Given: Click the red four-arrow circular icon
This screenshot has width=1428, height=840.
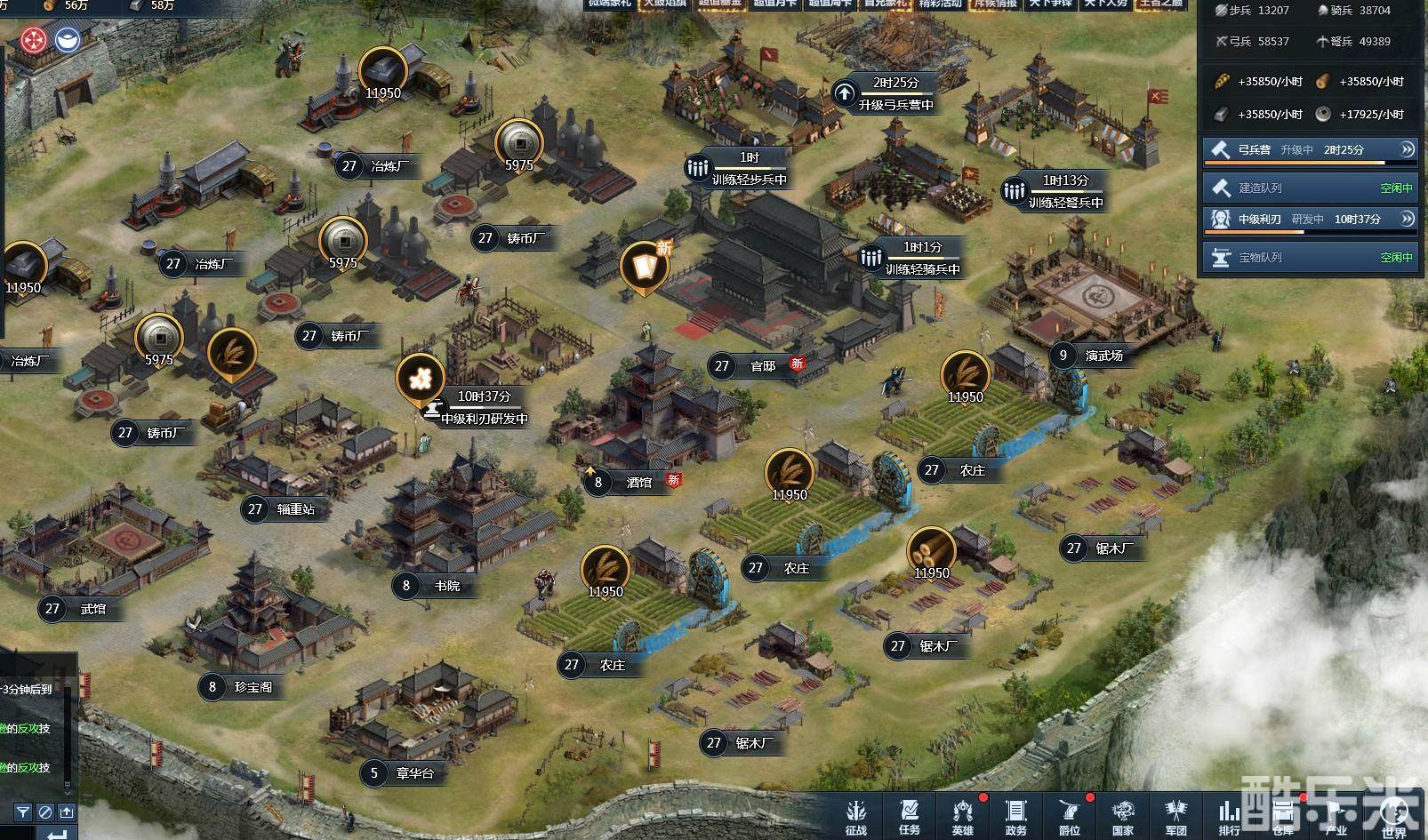Looking at the screenshot, I should (x=34, y=39).
